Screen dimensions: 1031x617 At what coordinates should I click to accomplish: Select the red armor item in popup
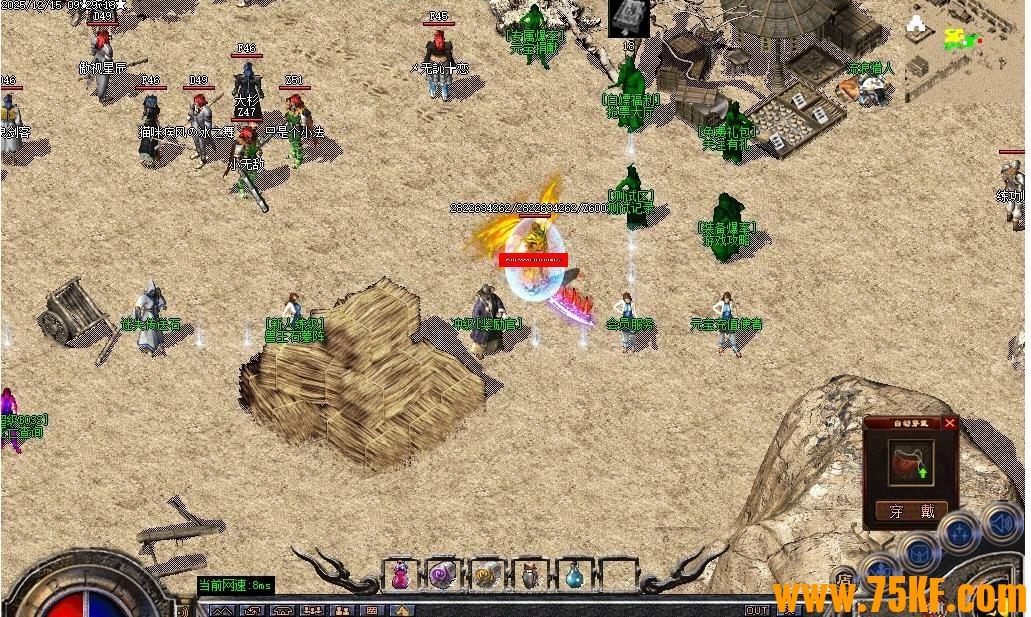(911, 463)
